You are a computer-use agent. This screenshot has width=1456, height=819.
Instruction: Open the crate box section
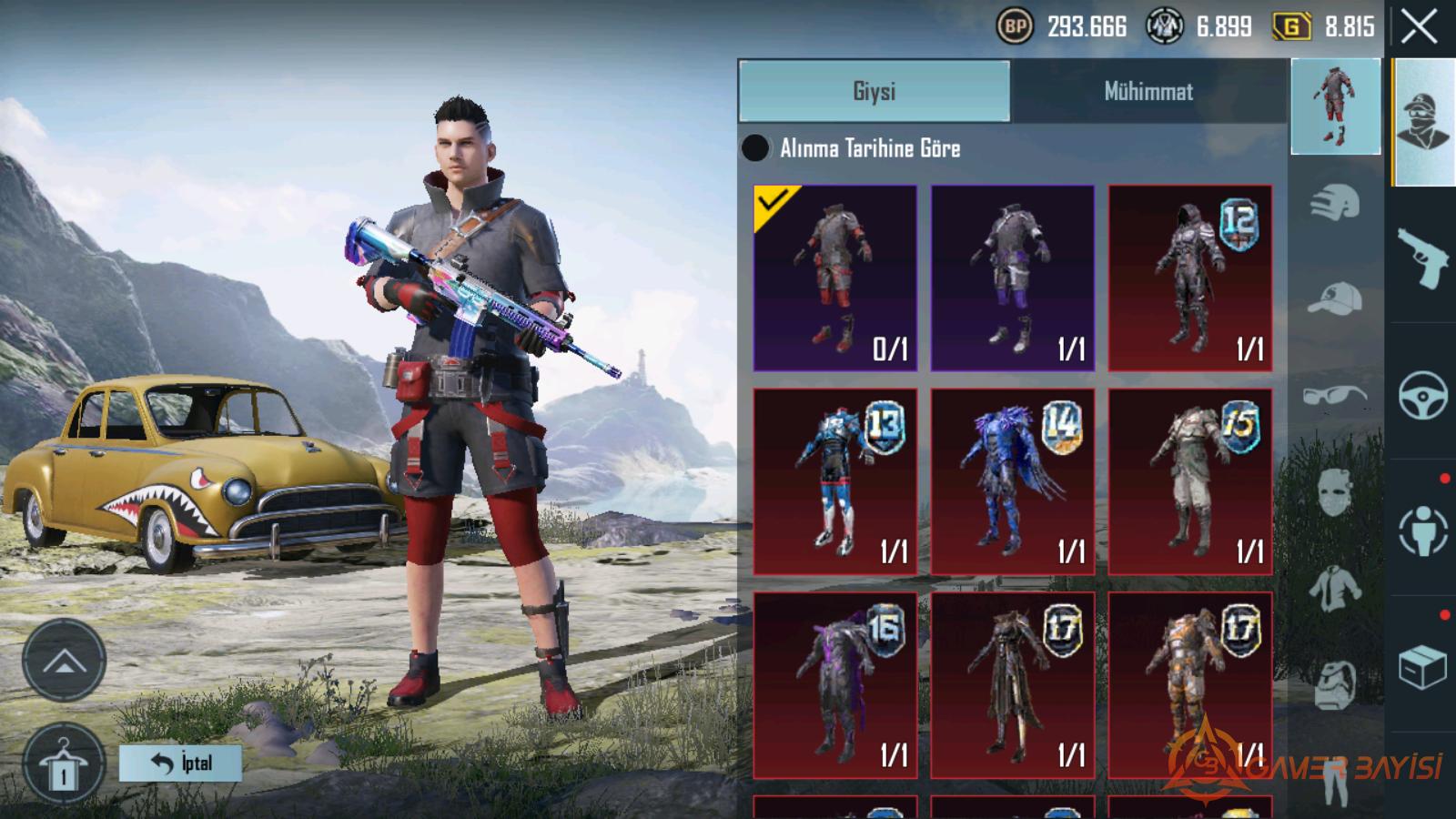point(1422,668)
